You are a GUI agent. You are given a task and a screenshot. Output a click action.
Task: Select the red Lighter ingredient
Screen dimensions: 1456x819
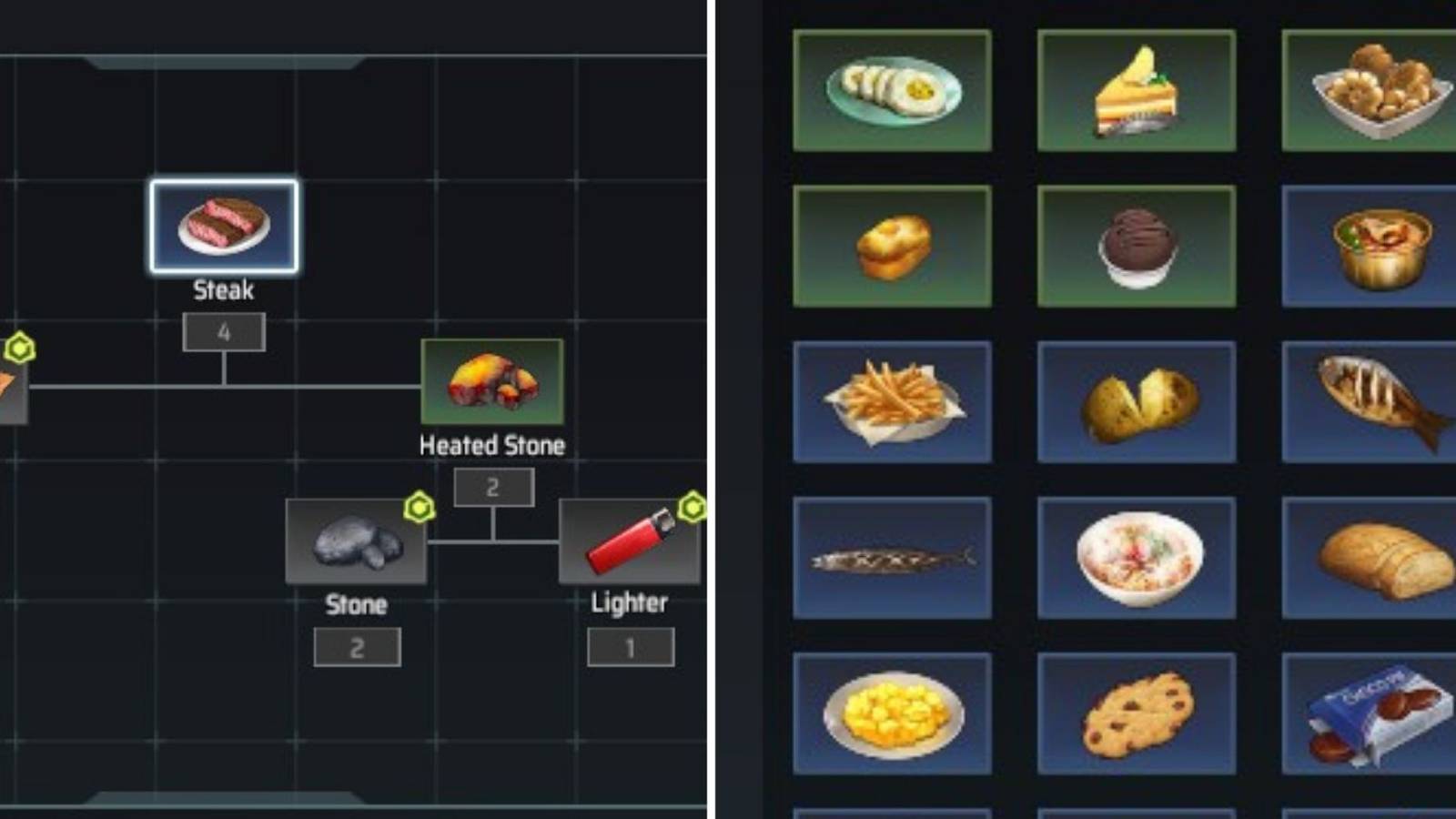[x=628, y=543]
